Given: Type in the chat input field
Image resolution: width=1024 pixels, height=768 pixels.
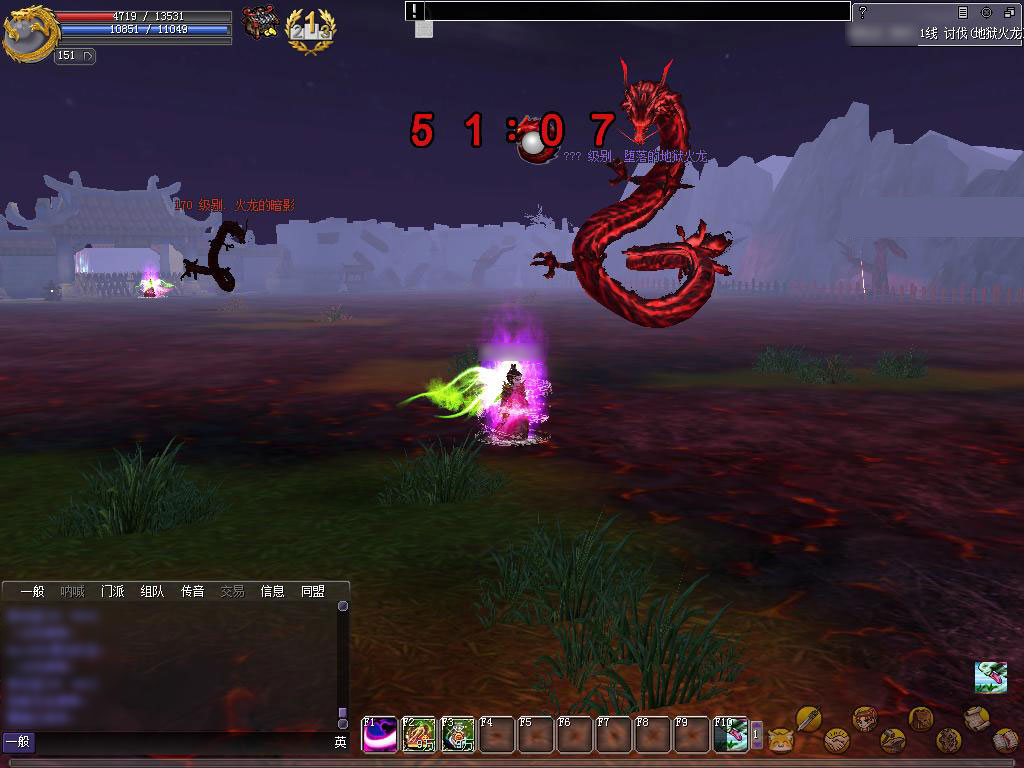Looking at the screenshot, I should coord(180,743).
